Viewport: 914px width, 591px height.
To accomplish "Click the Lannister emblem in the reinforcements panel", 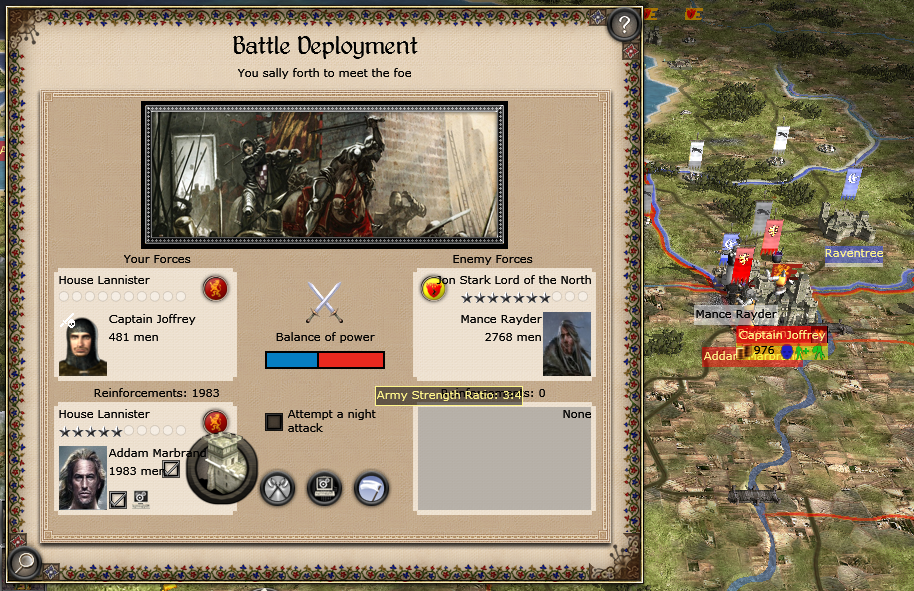I will coord(215,422).
